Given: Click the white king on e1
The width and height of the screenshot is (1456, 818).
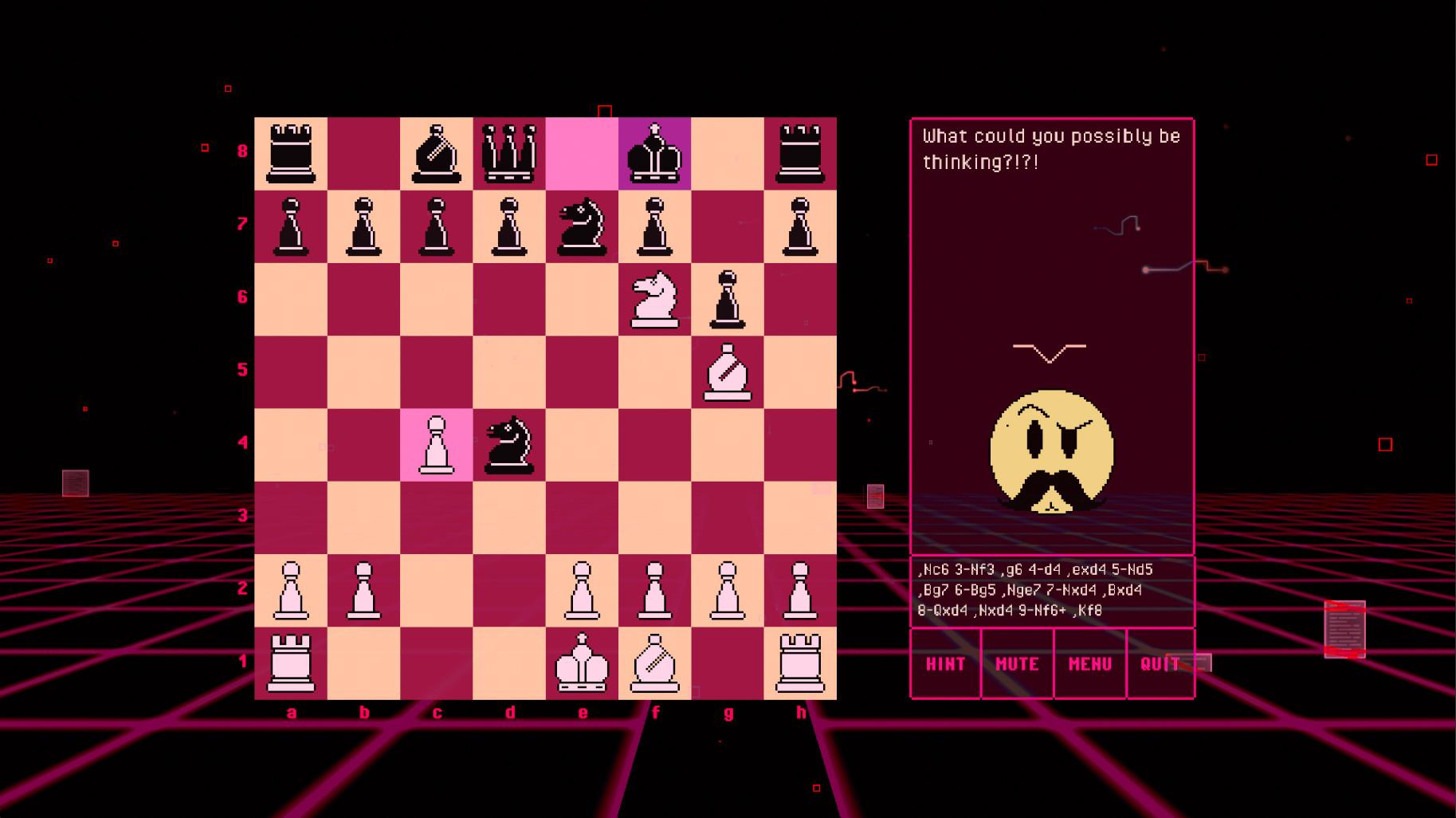Looking at the screenshot, I should pyautogui.click(x=583, y=663).
